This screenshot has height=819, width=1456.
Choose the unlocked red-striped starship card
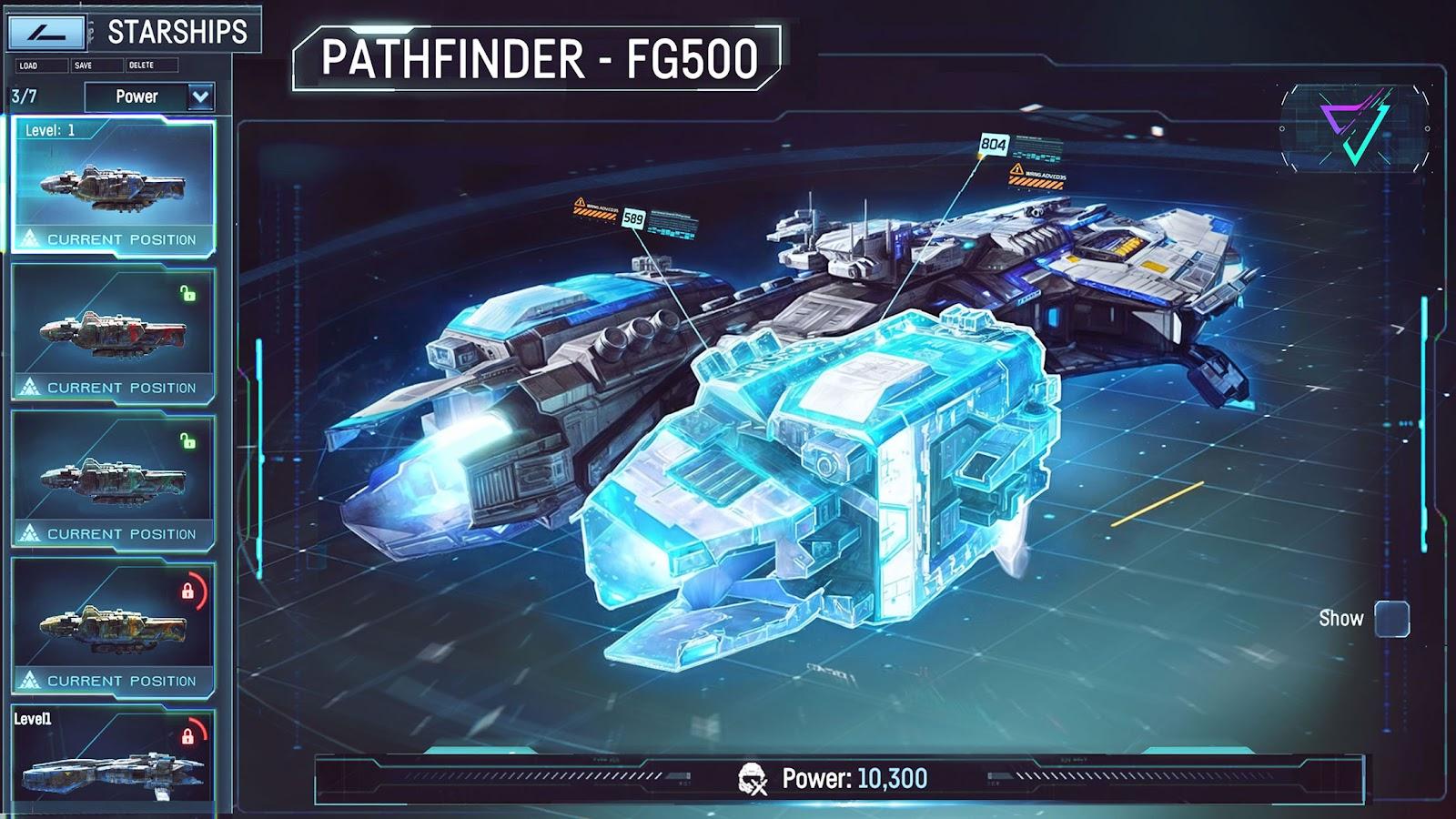tap(114, 334)
